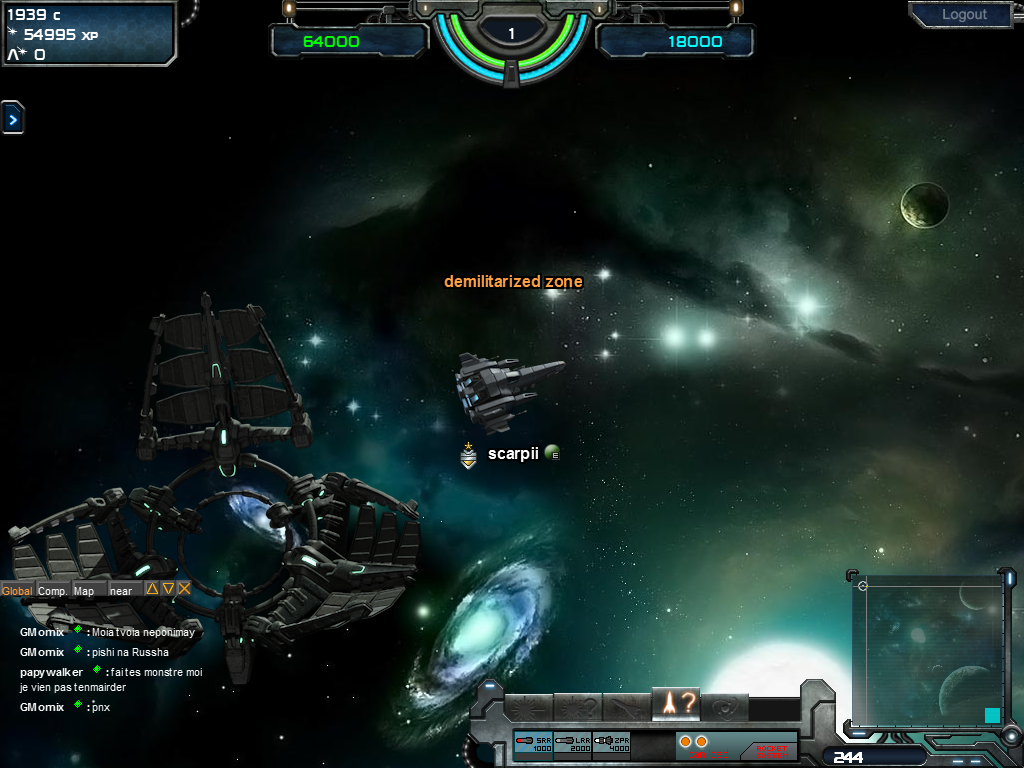The height and width of the screenshot is (768, 1024).
Task: Choose the missile tab in the weapon bar
Action: (x=627, y=706)
